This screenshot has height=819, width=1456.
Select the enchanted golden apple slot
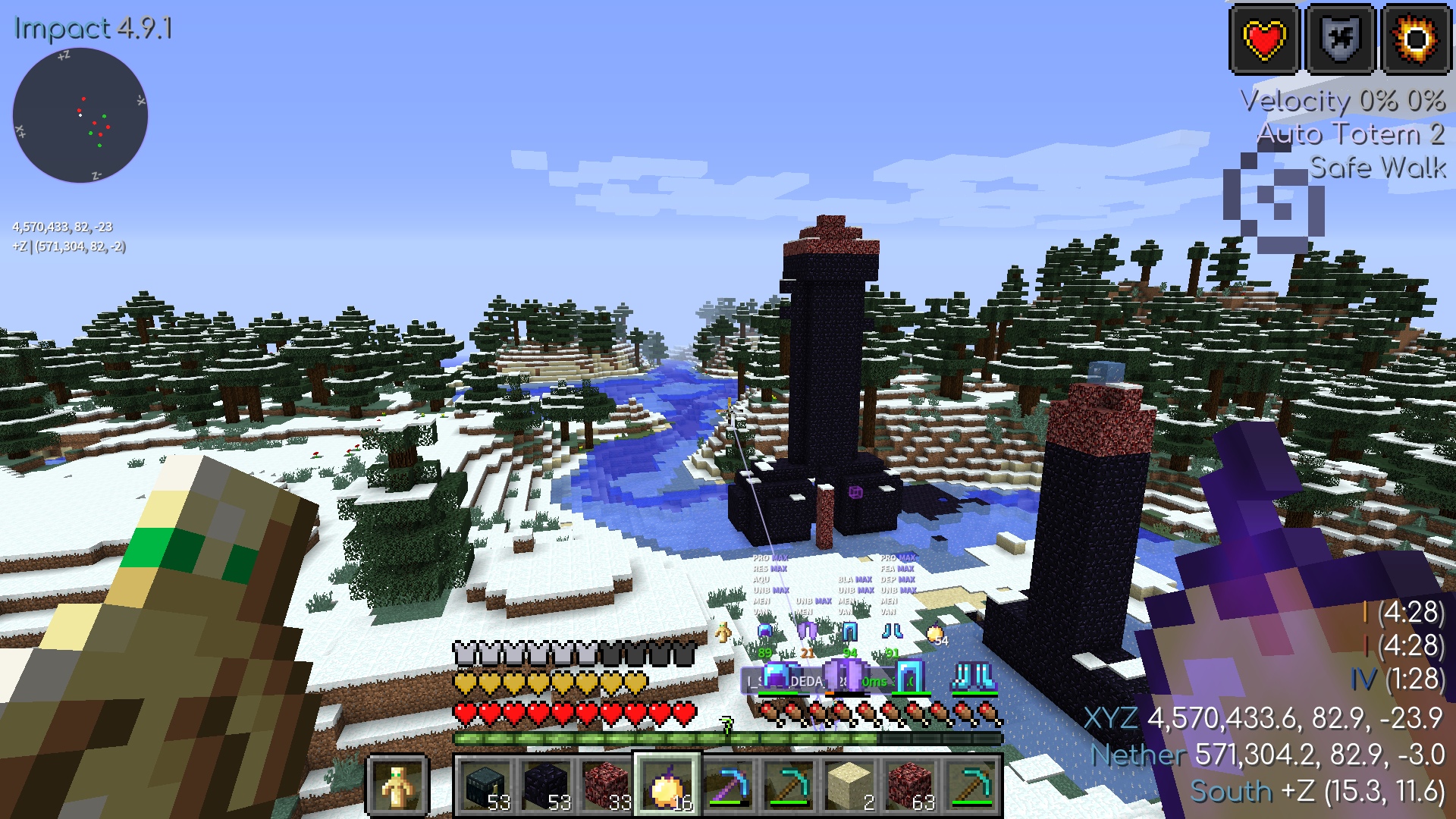(x=667, y=786)
